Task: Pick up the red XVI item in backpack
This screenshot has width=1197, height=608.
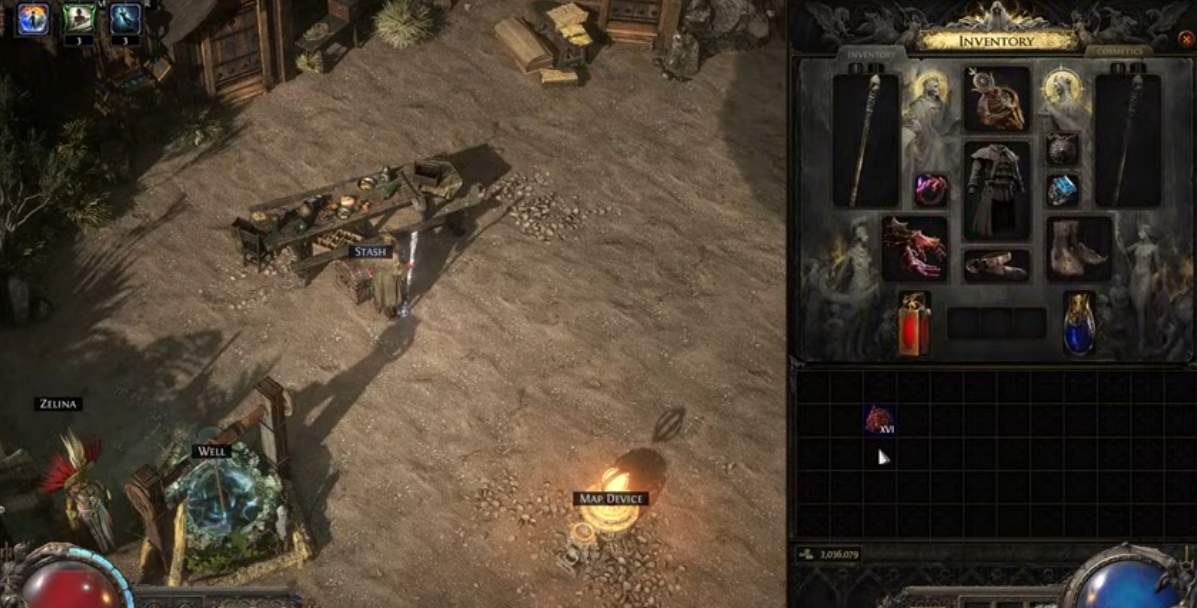Action: pos(879,420)
